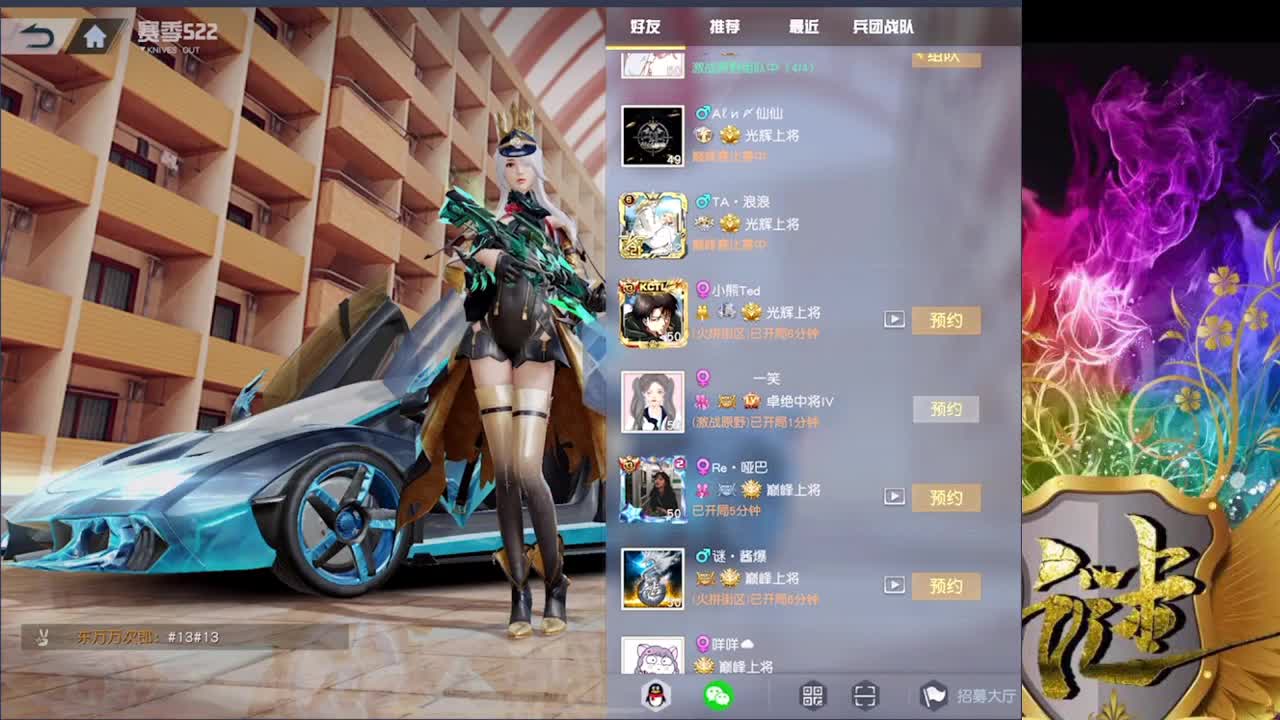
Task: Open QQ sharing via the penguin icon
Action: (x=653, y=697)
